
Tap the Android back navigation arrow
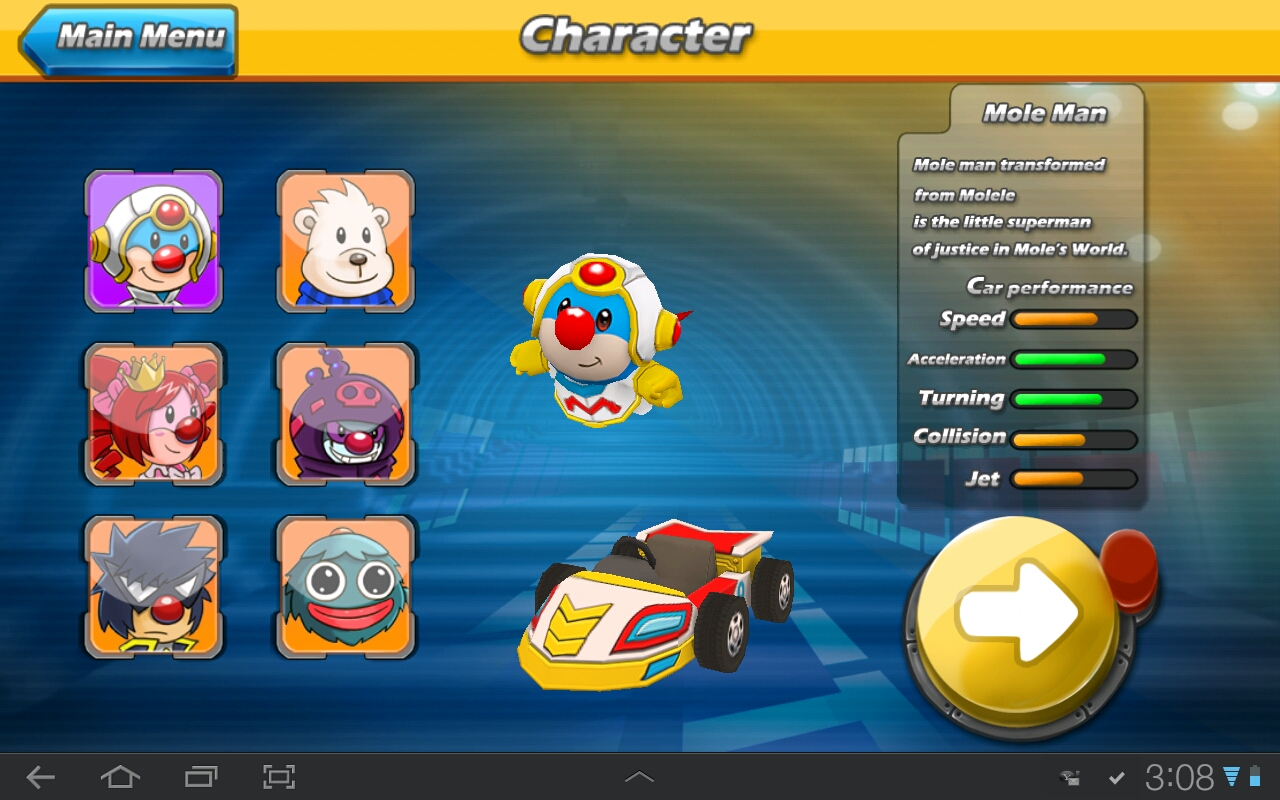(x=41, y=777)
